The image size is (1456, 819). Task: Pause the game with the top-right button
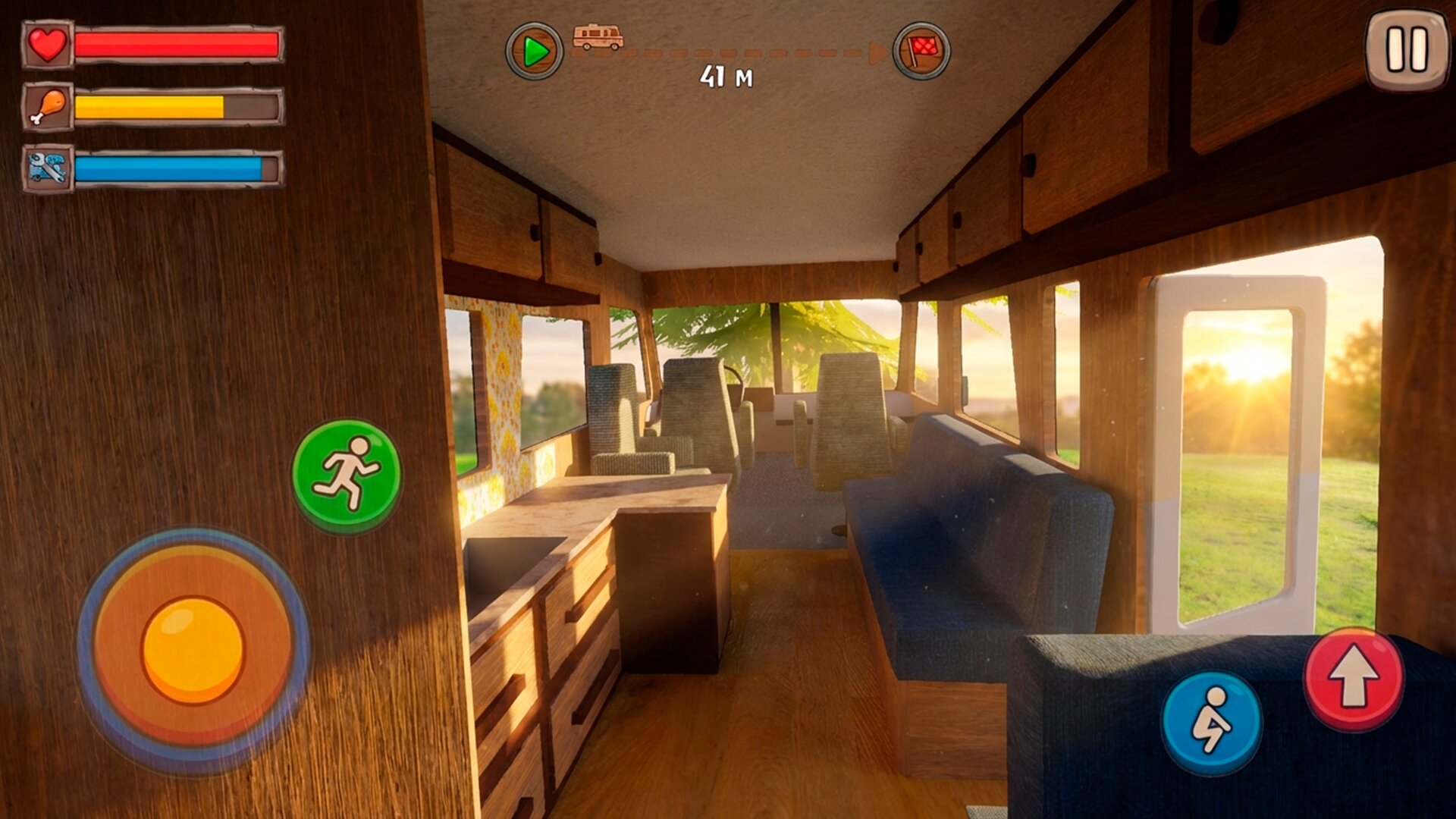(x=1407, y=50)
